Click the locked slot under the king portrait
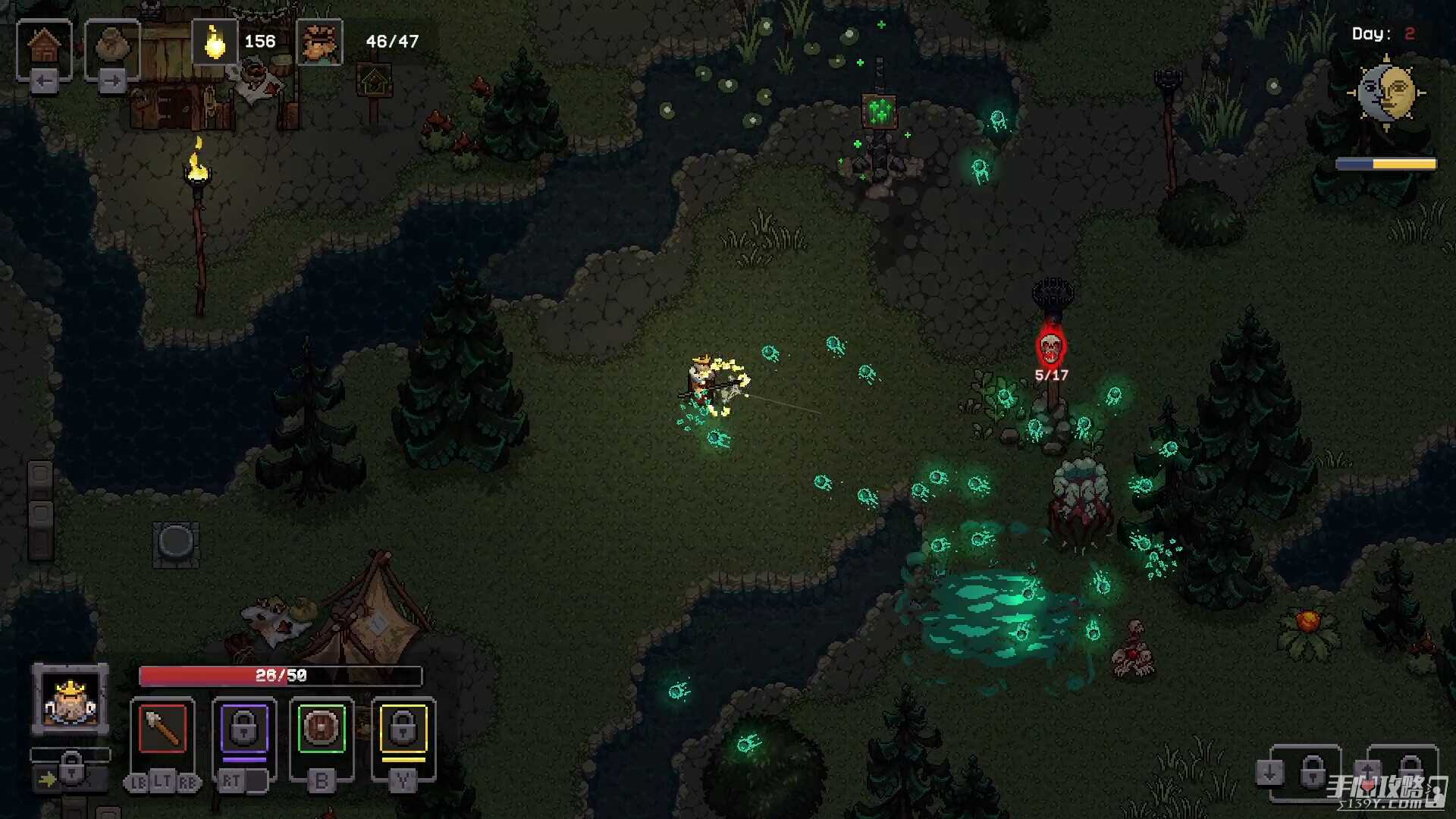Screen dimensions: 1456x819 (x=71, y=770)
